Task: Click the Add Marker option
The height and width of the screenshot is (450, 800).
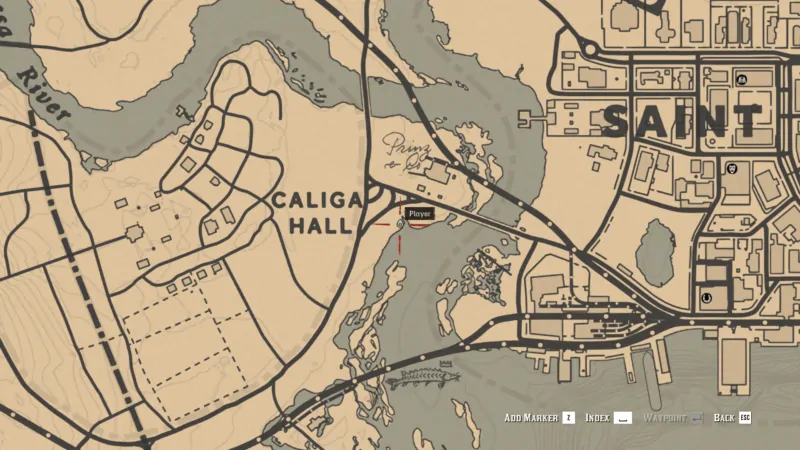Action: pos(539,417)
